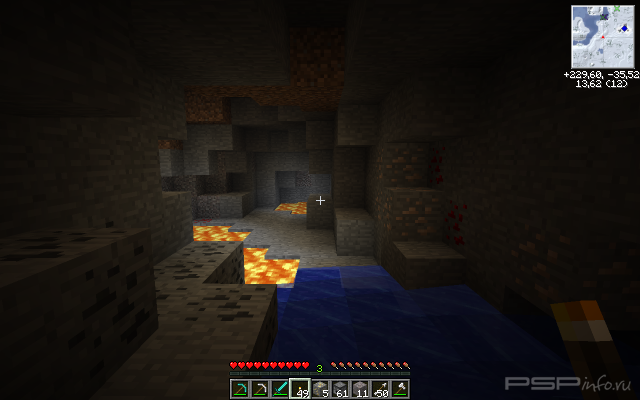Select the iron axe hotbar slot
The height and width of the screenshot is (400, 640).
click(400, 388)
